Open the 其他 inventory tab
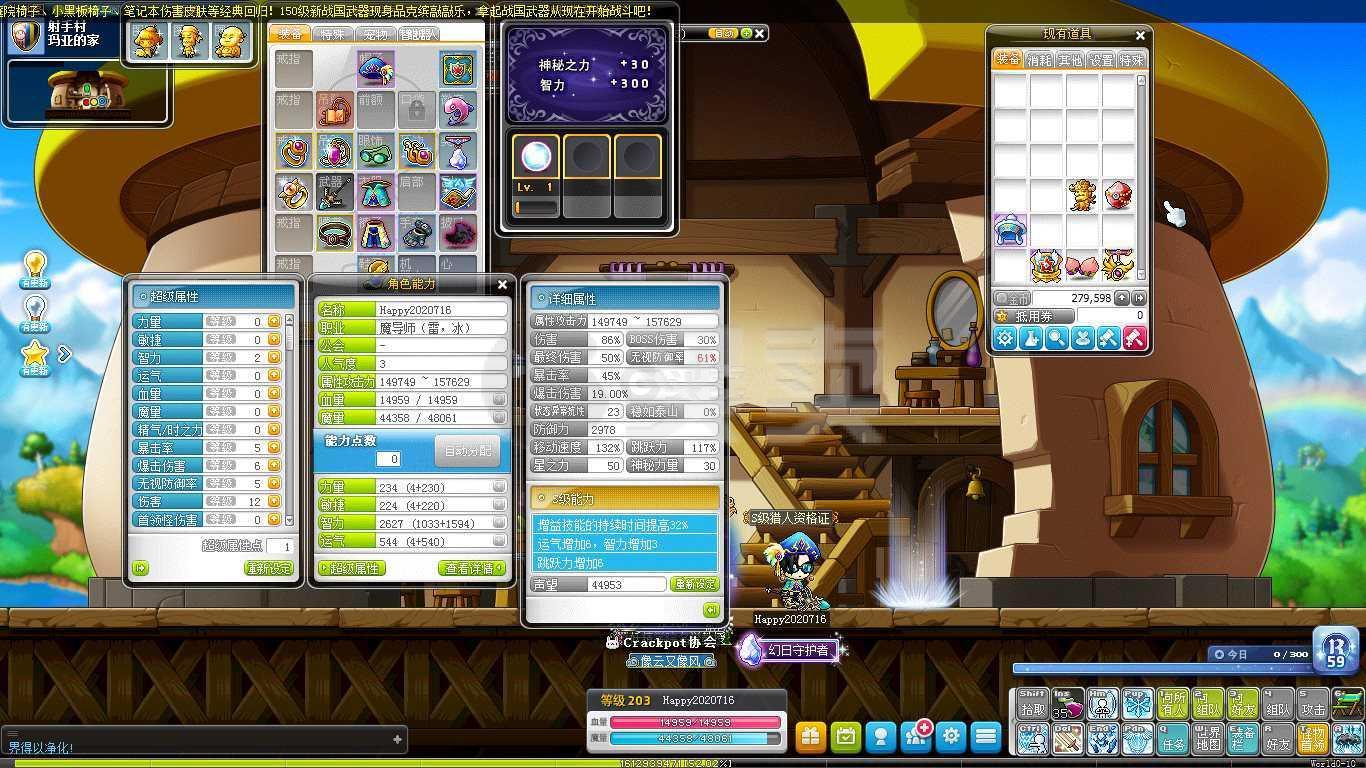Screen dimensions: 1366x768 [1070, 60]
